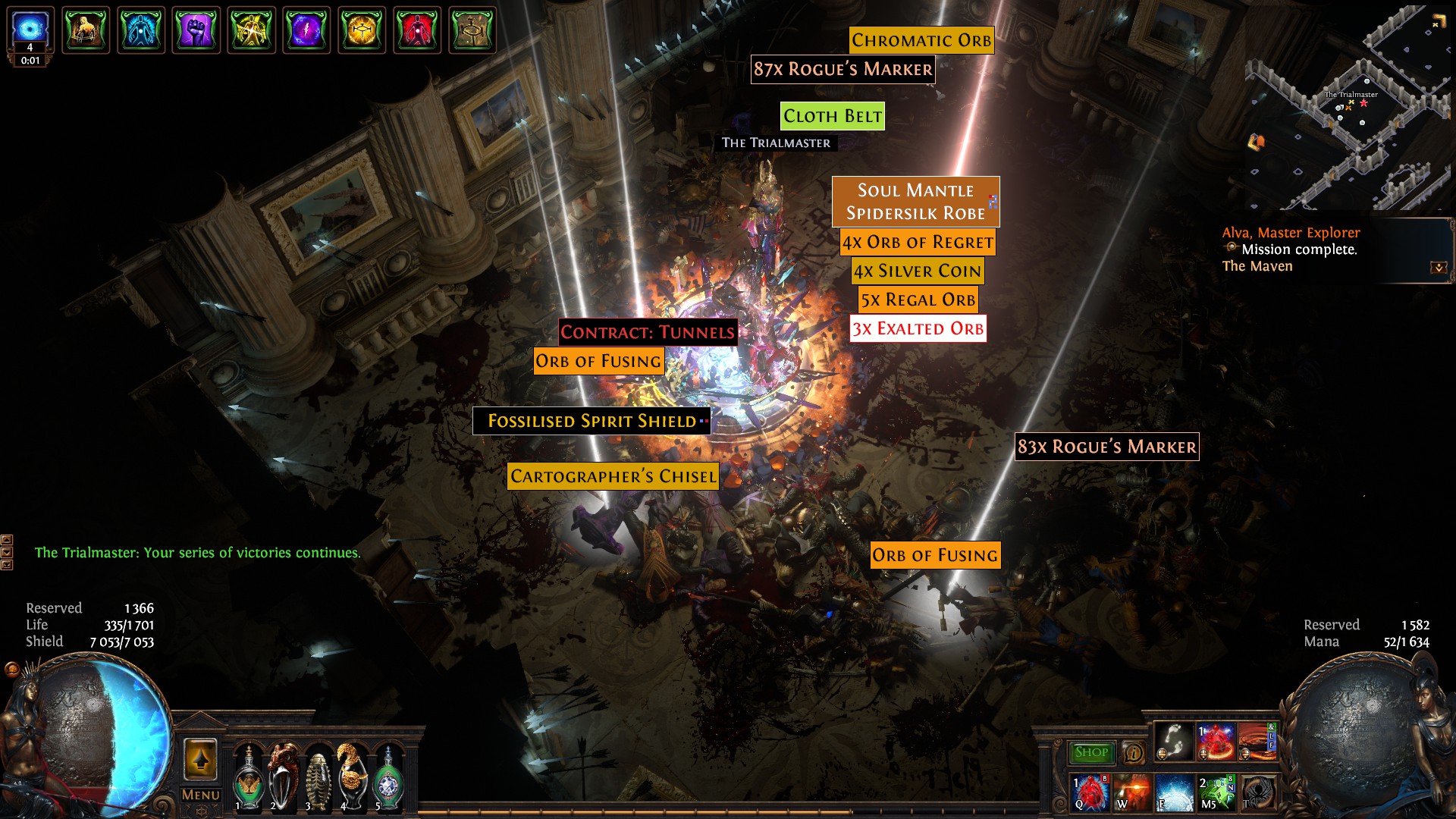The image size is (1456, 819).
Task: Click the golden level-up arrow button
Action: coord(200,759)
